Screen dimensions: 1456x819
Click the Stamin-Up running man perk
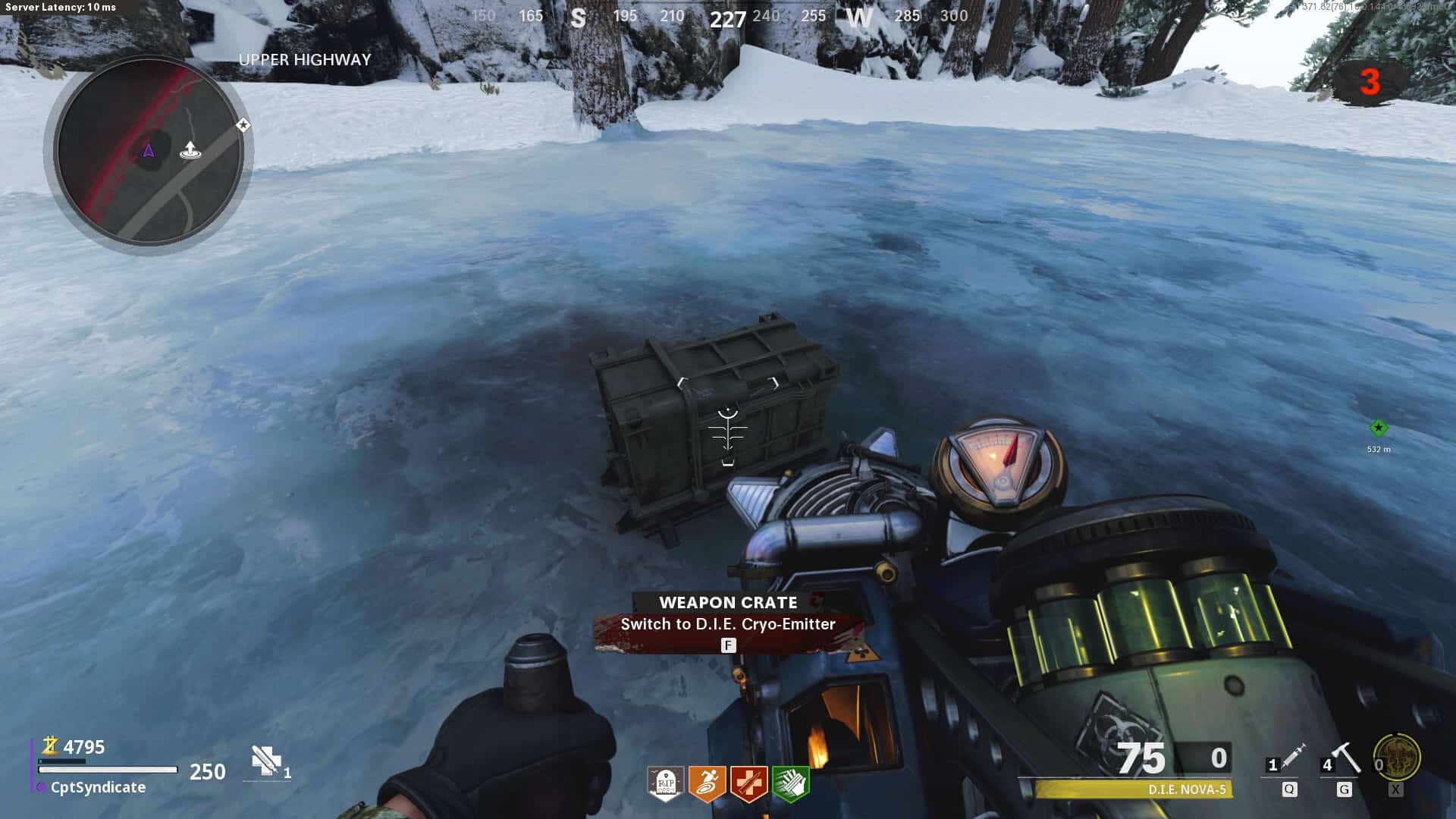[707, 783]
